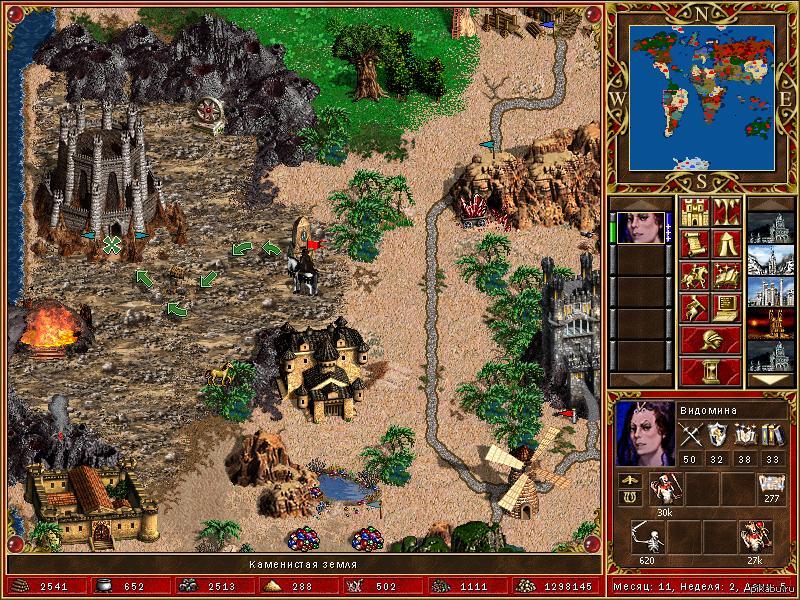Open system options computer button
This screenshot has height=600, width=800.
coord(726,307)
